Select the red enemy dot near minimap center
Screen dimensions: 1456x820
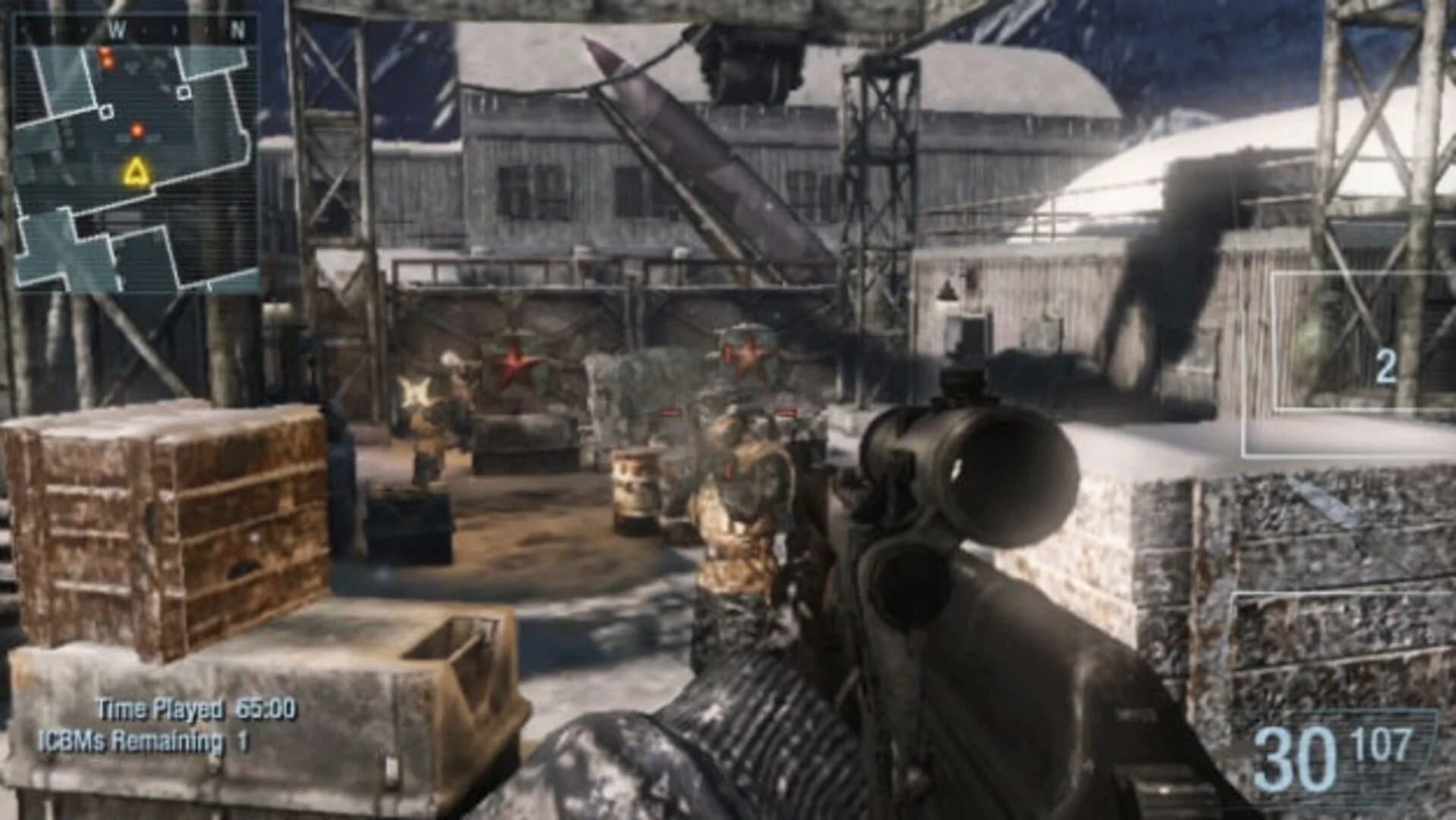[137, 129]
